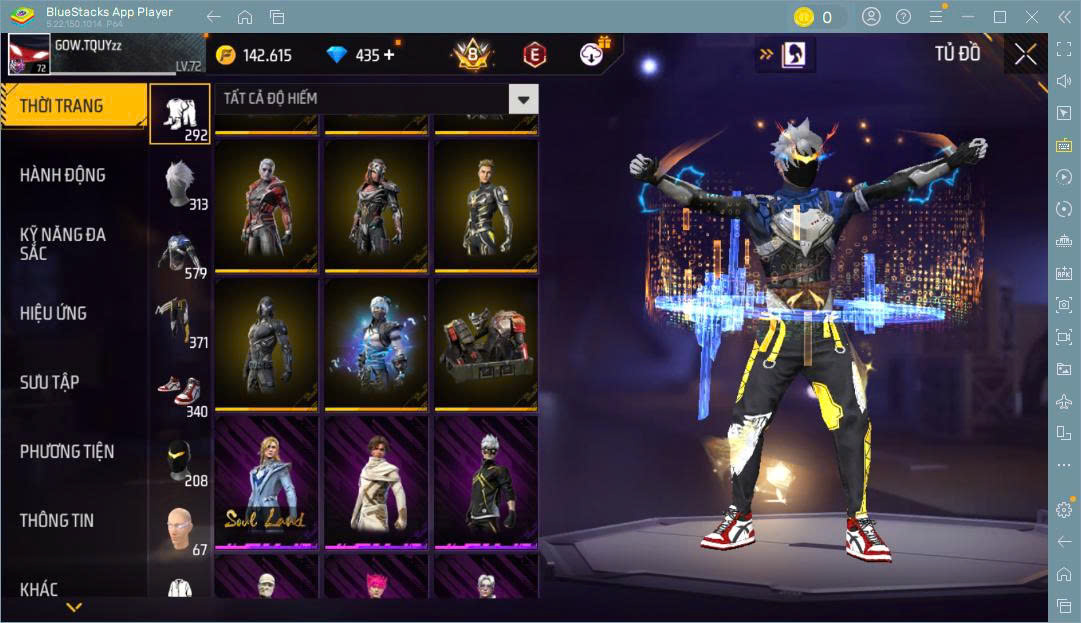Open the SƯU TẬP tab
The image size is (1081, 623).
point(50,382)
